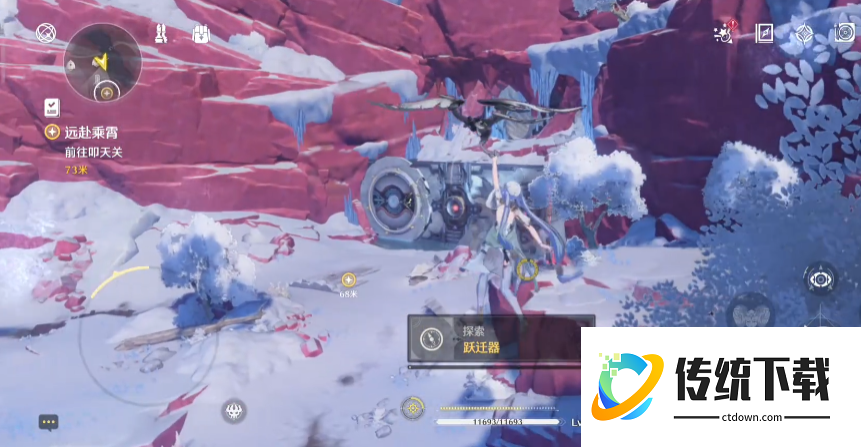Tap the round emblem button near the joystick
The height and width of the screenshot is (447, 861).
[x=234, y=409]
